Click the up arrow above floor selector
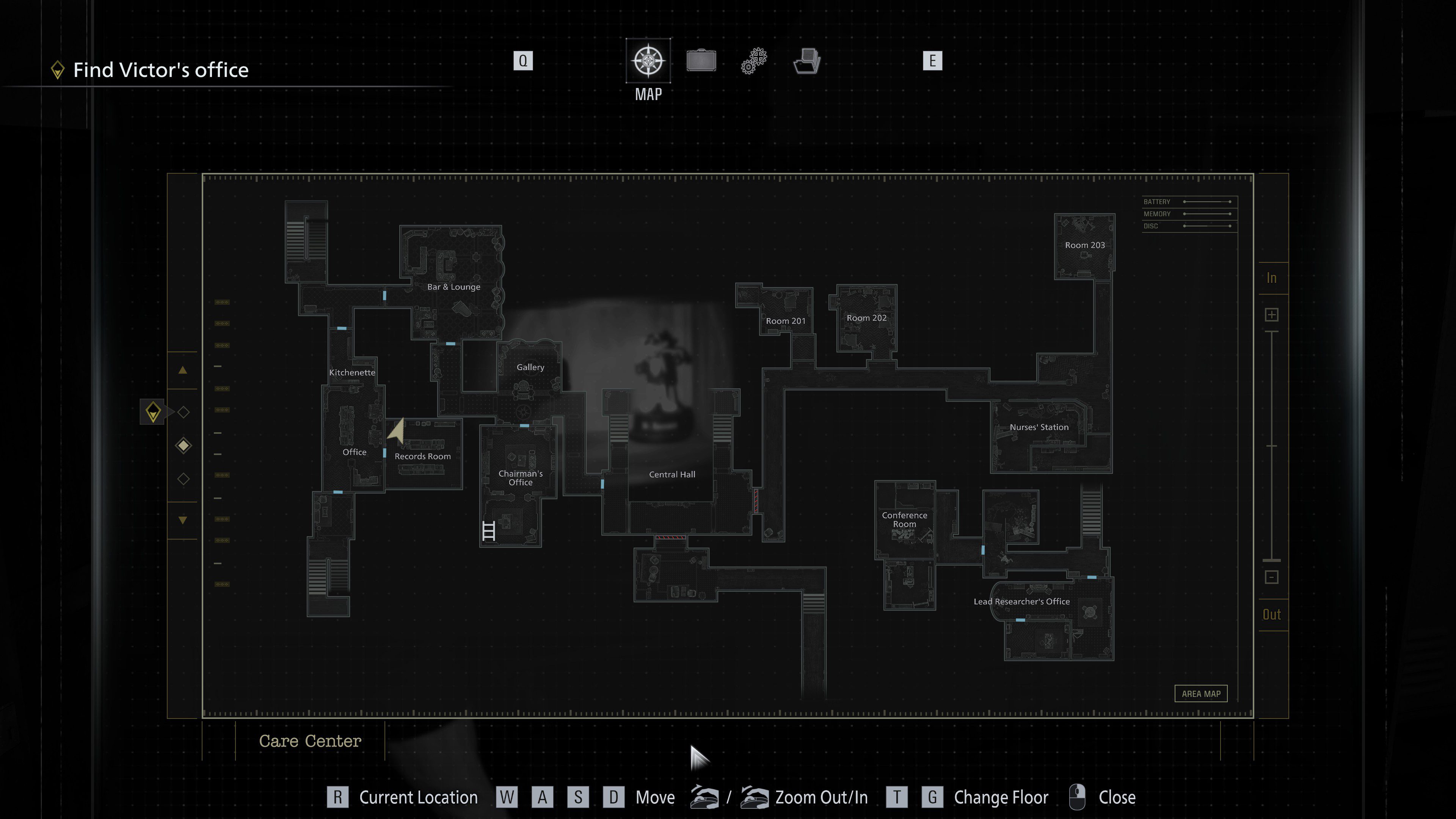Image resolution: width=1456 pixels, height=819 pixels. (183, 371)
